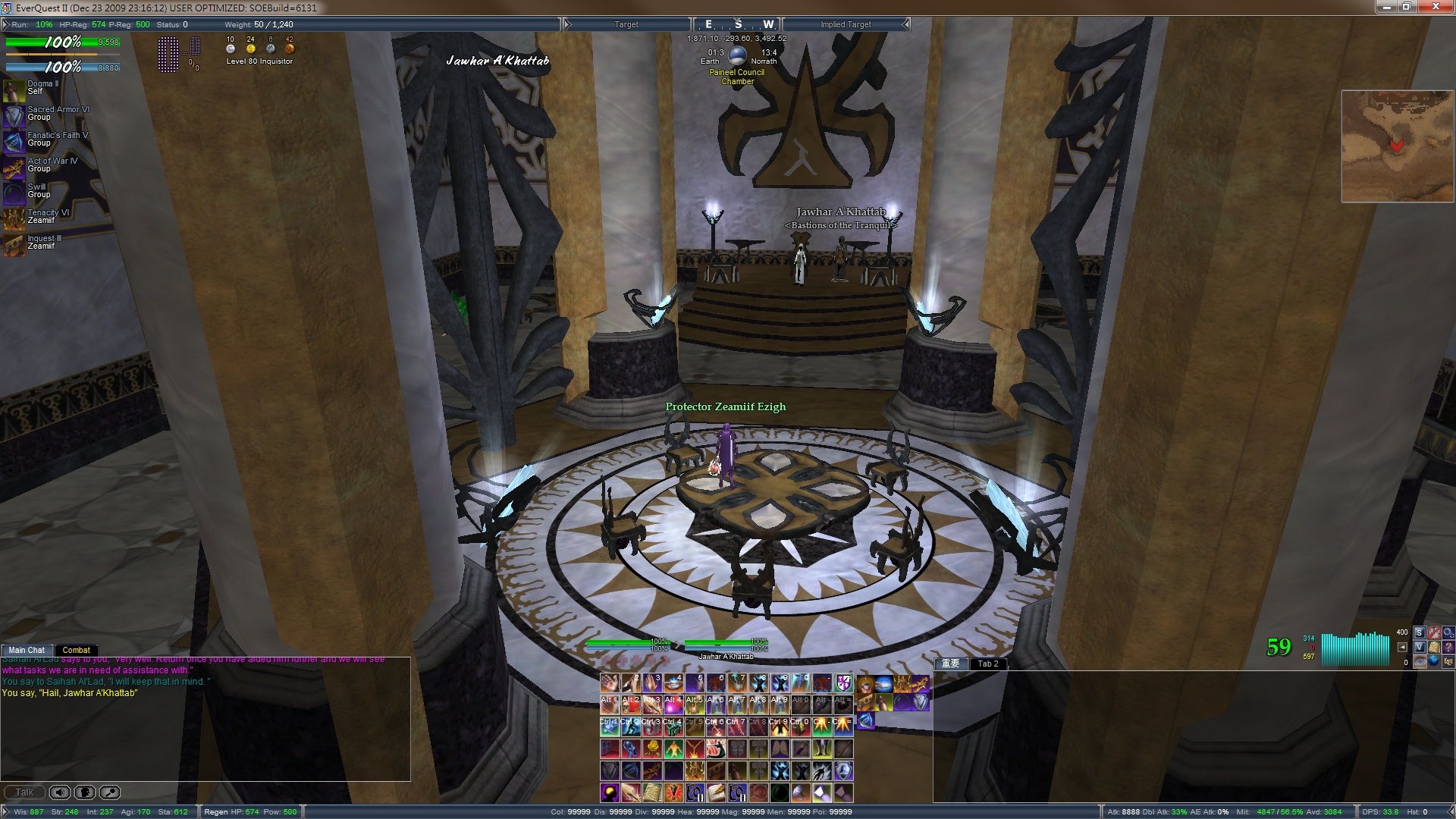Click the Talk voice chat button
The height and width of the screenshot is (819, 1456).
24,792
